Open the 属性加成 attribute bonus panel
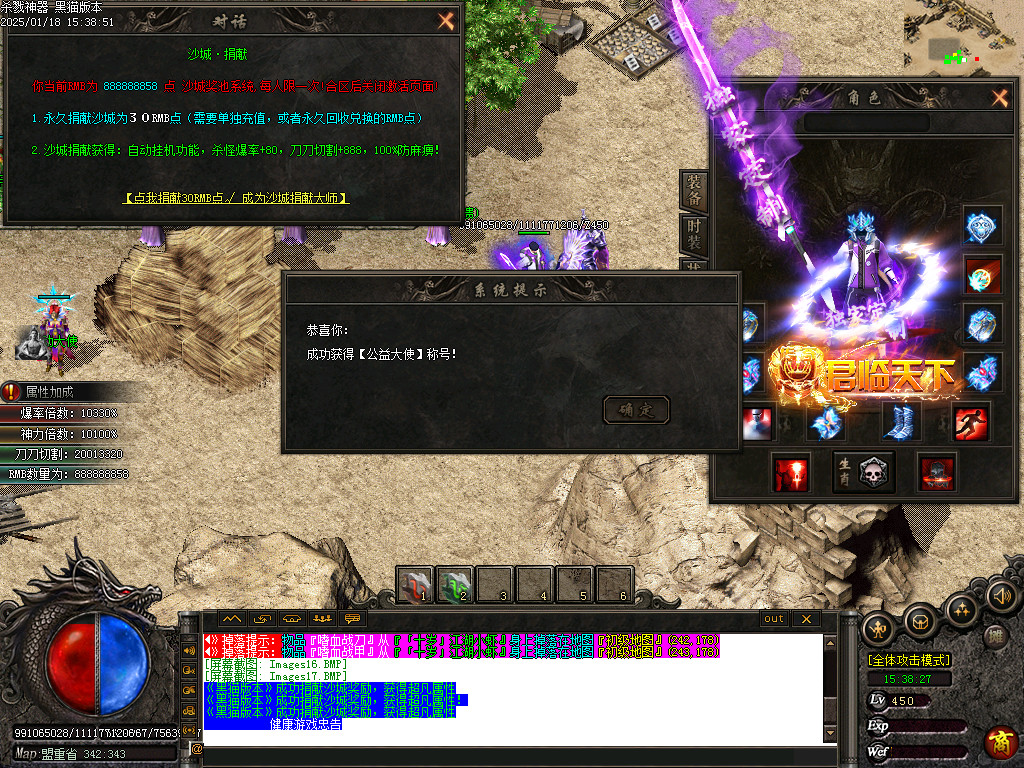The height and width of the screenshot is (768, 1024). 50,392
